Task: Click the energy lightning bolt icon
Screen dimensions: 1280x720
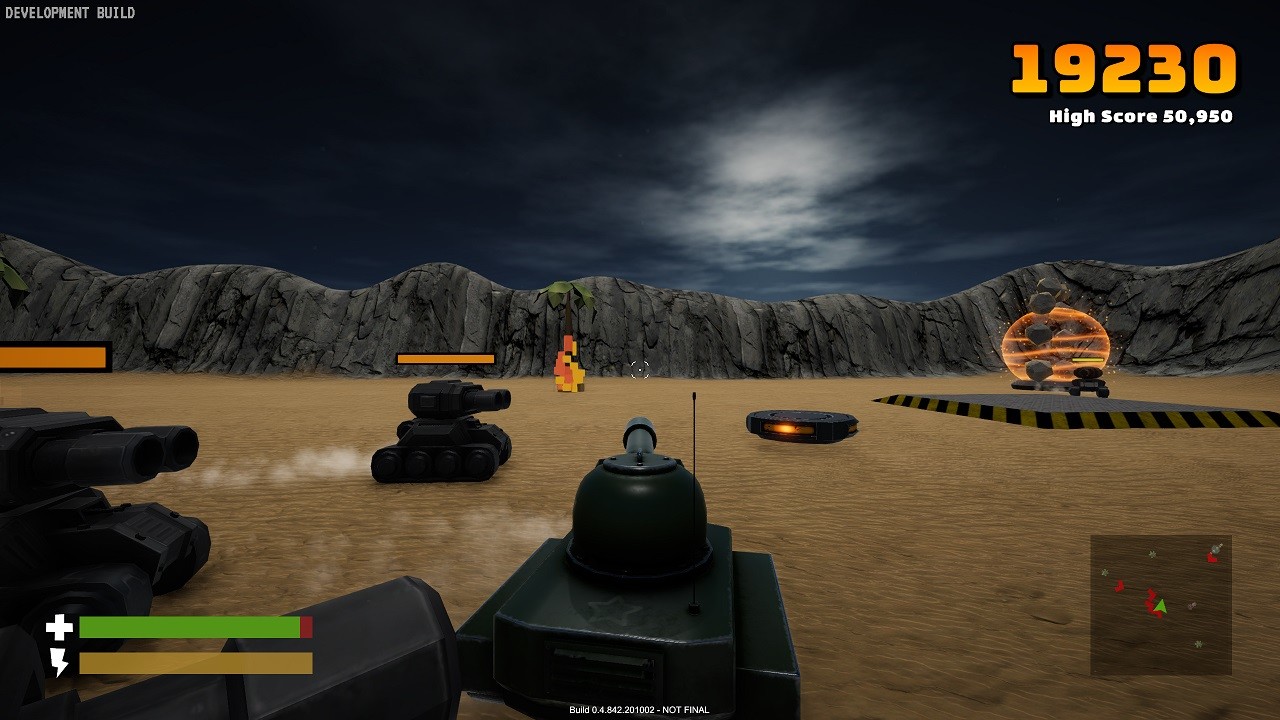Action: pos(60,661)
